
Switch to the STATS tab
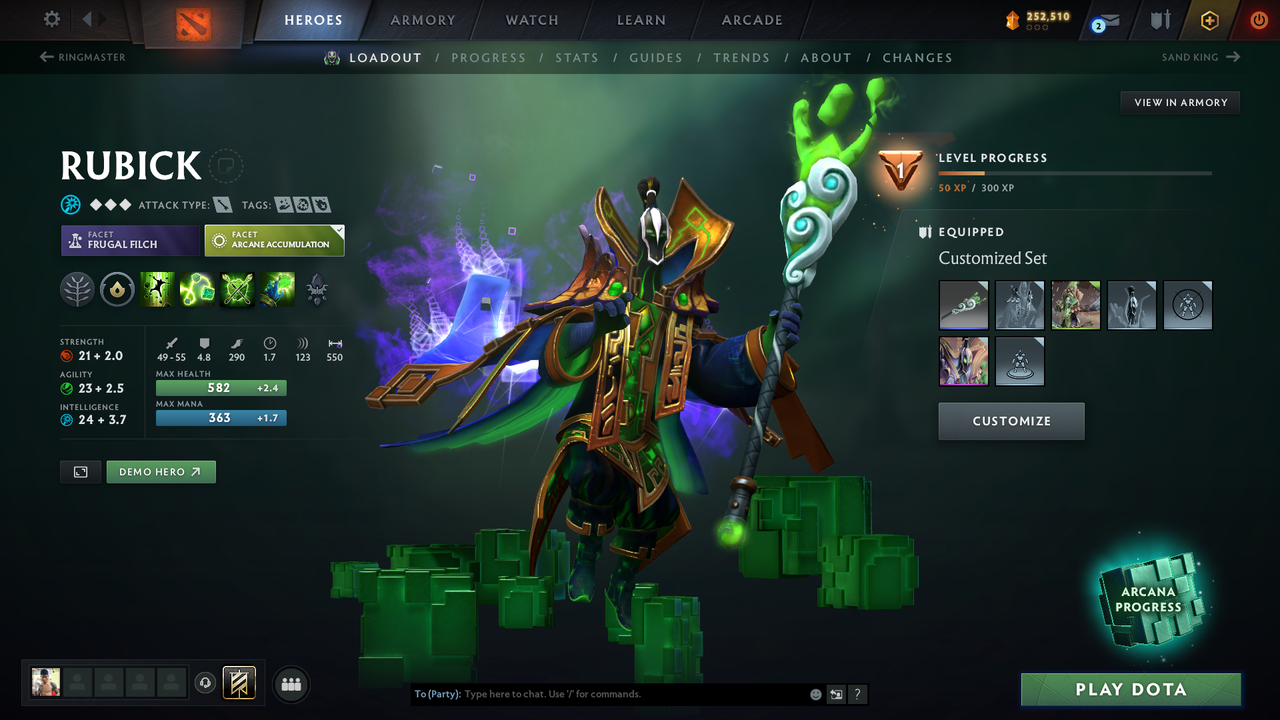click(577, 57)
